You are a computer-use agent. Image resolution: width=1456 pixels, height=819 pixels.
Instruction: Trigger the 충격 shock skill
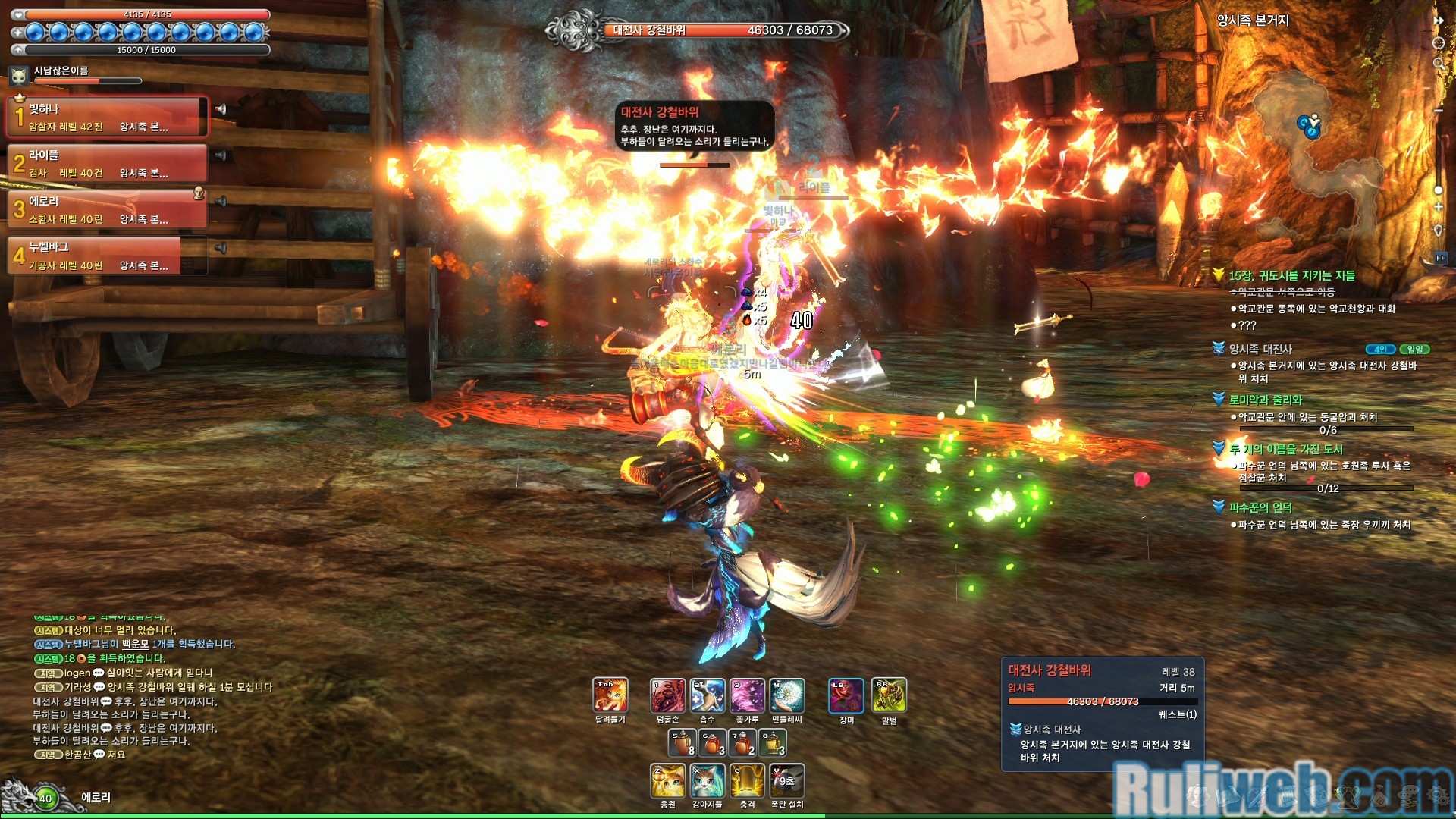click(747, 781)
